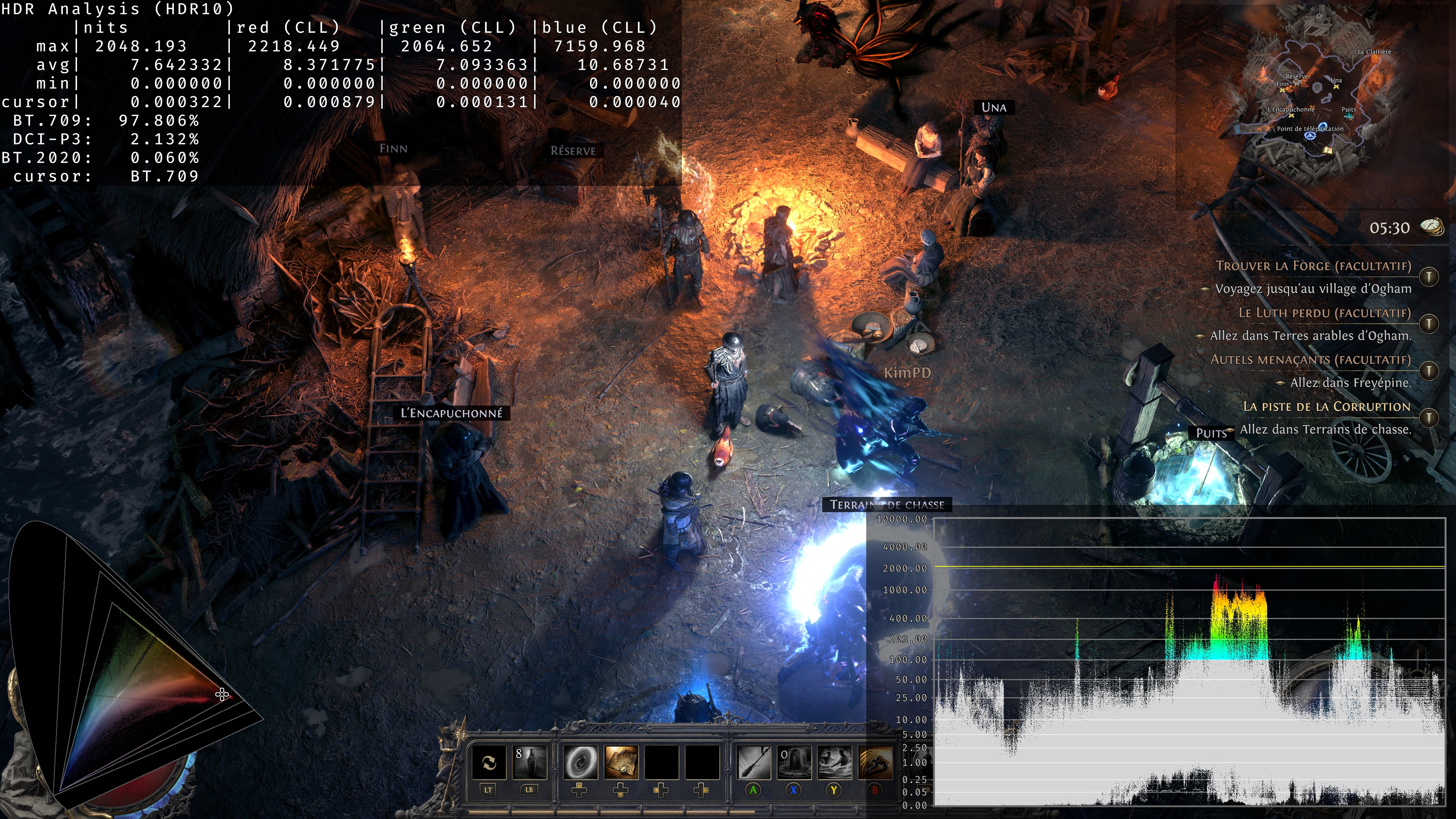Select the open book marker on minimap

(1328, 150)
